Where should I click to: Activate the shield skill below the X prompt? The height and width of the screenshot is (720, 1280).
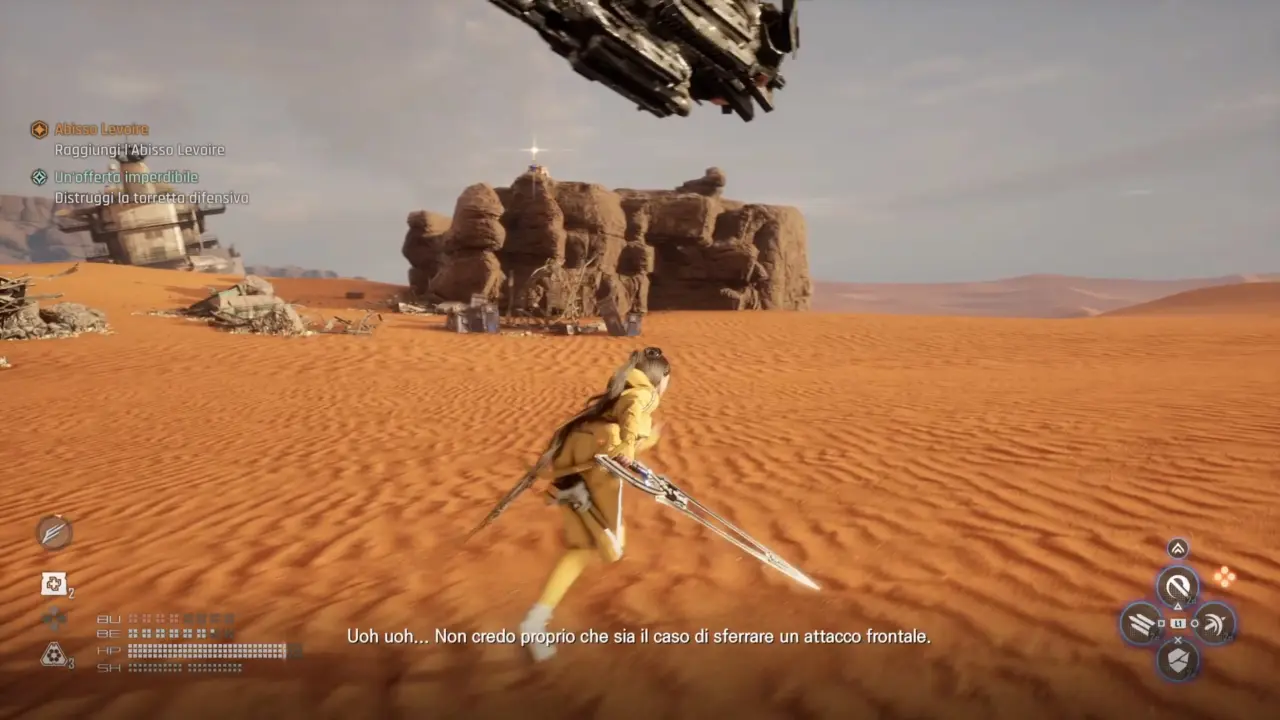tap(1177, 659)
